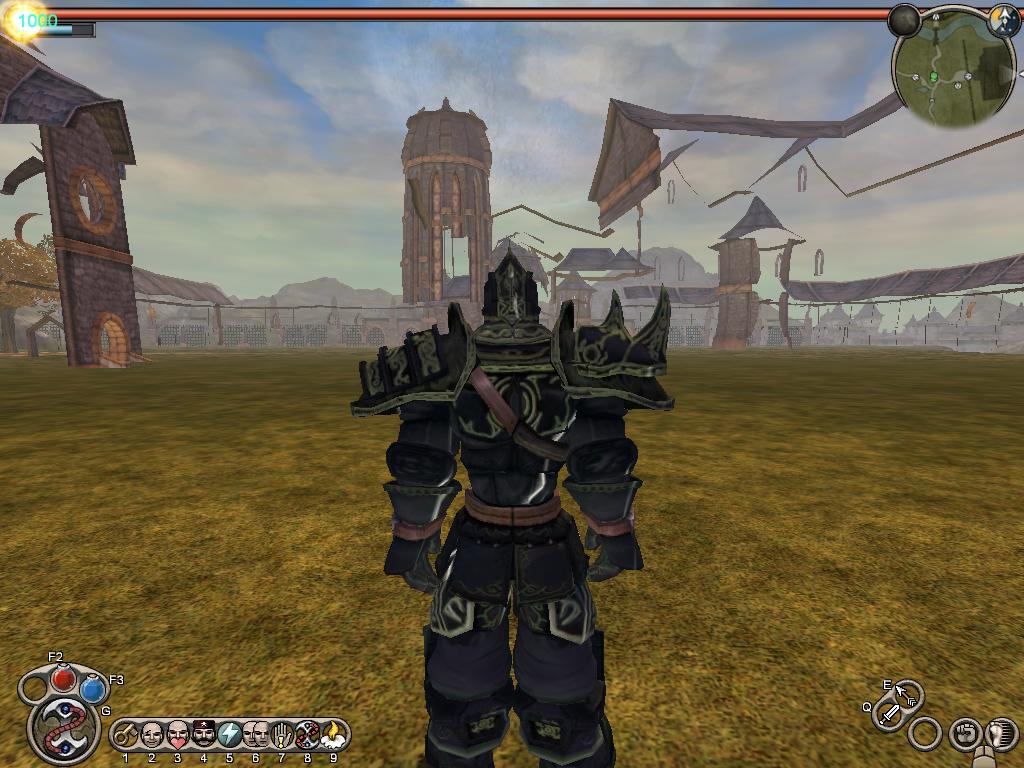Image resolution: width=1024 pixels, height=768 pixels.
Task: Choose the winking face expression
Action: pos(152,735)
